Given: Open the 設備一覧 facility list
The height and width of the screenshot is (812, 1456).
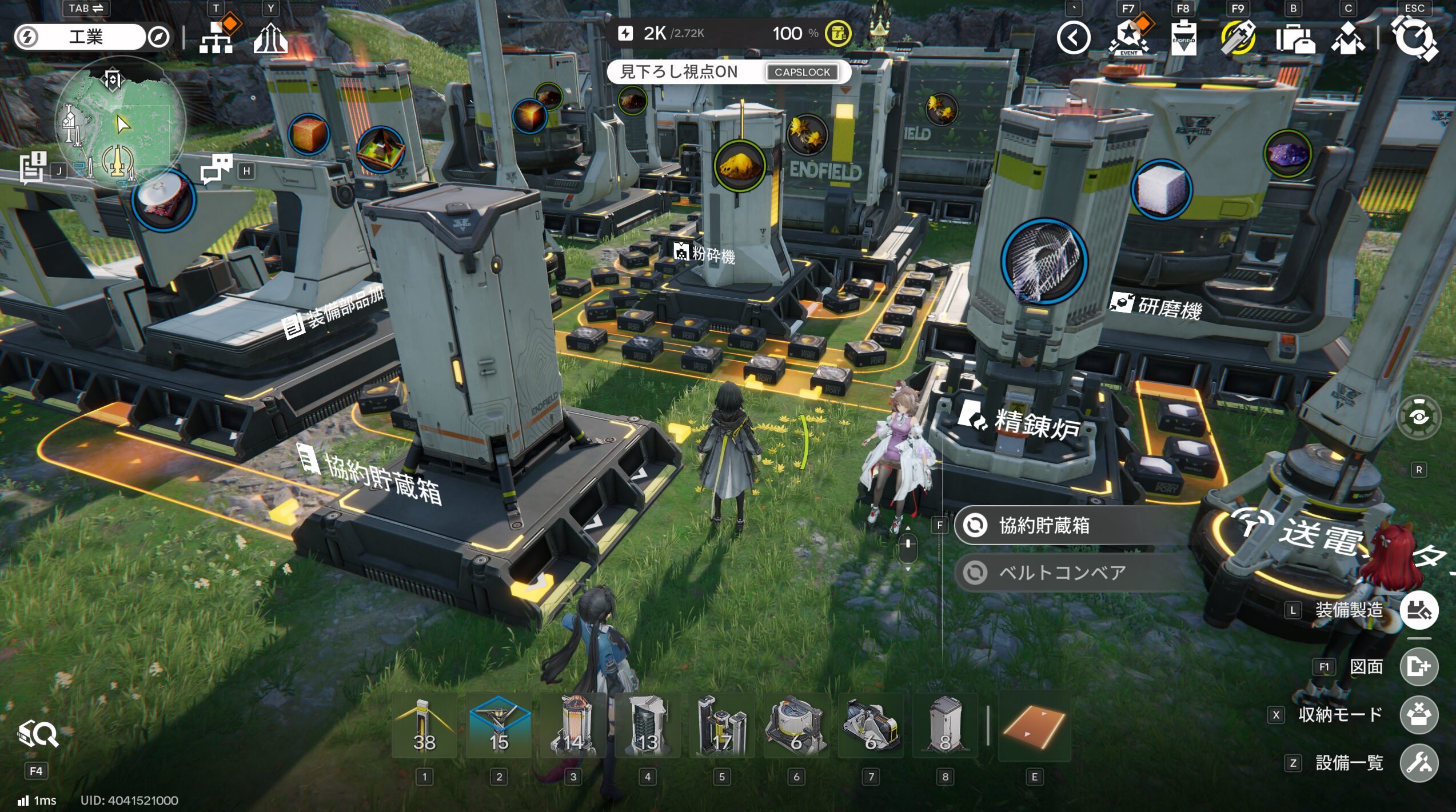Looking at the screenshot, I should [1419, 762].
